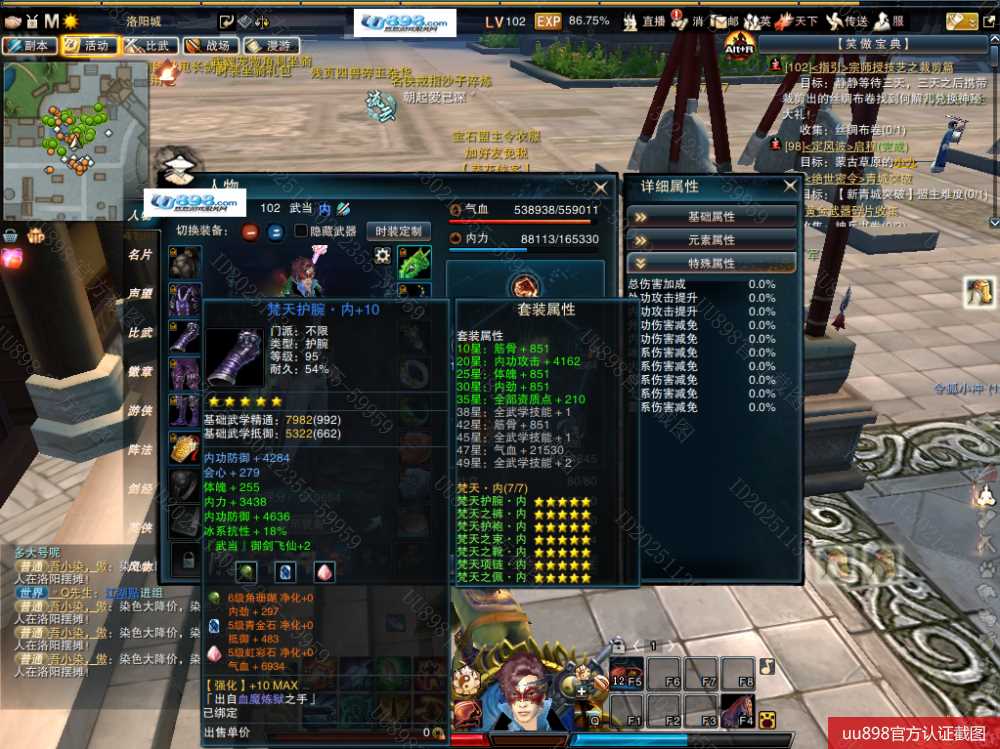
Task: Open the 副本 dungeon menu
Action: [28, 45]
